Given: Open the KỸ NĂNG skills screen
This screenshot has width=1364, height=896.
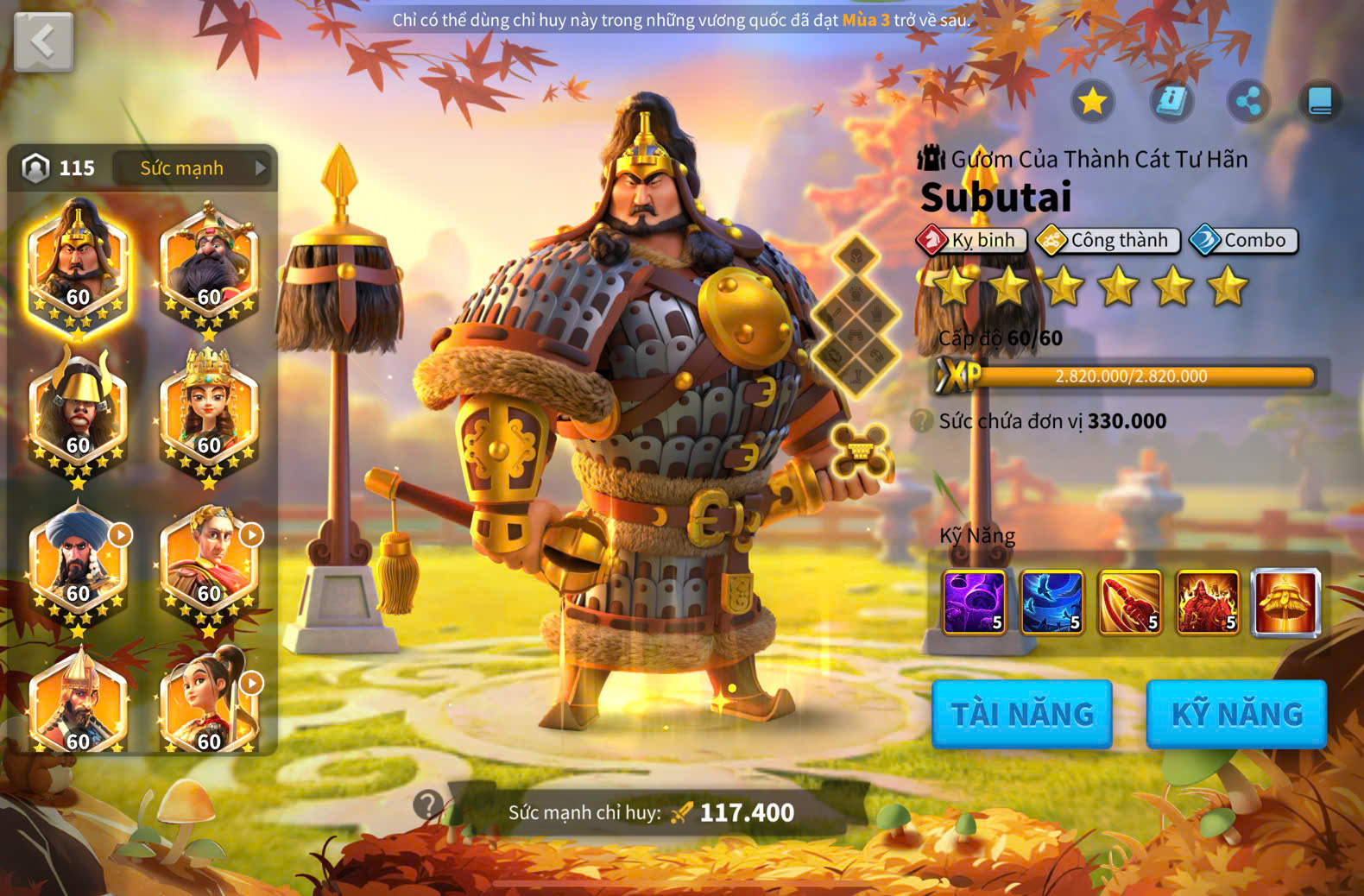Looking at the screenshot, I should [1236, 714].
